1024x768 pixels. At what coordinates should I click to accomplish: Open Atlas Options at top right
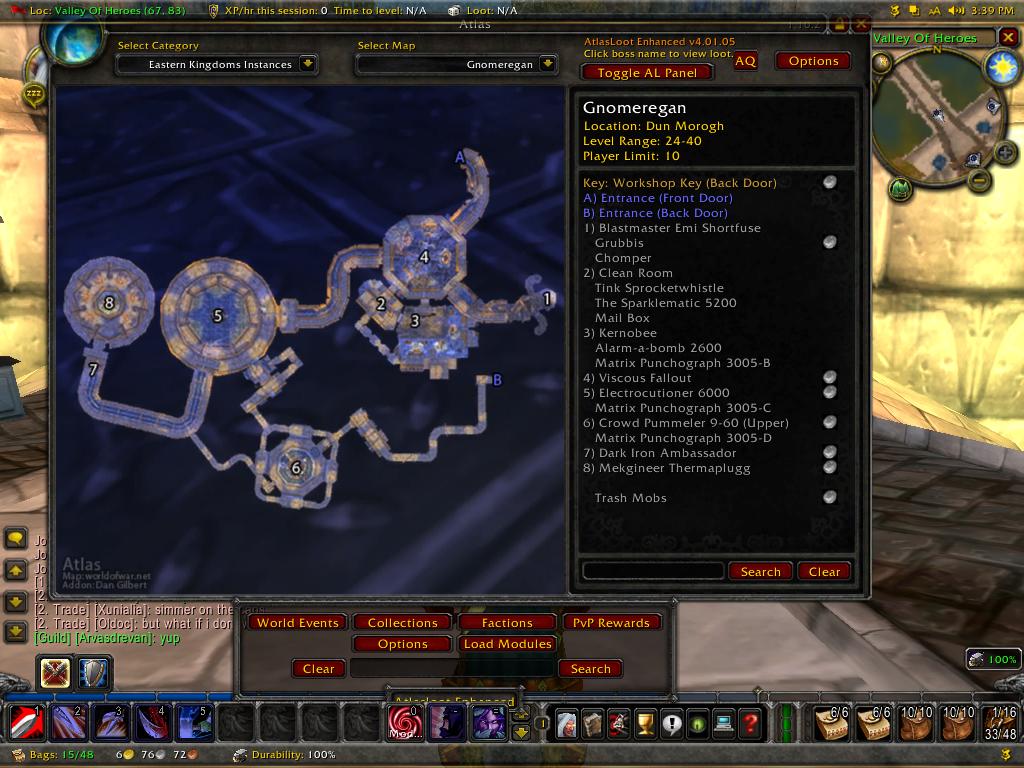click(813, 61)
